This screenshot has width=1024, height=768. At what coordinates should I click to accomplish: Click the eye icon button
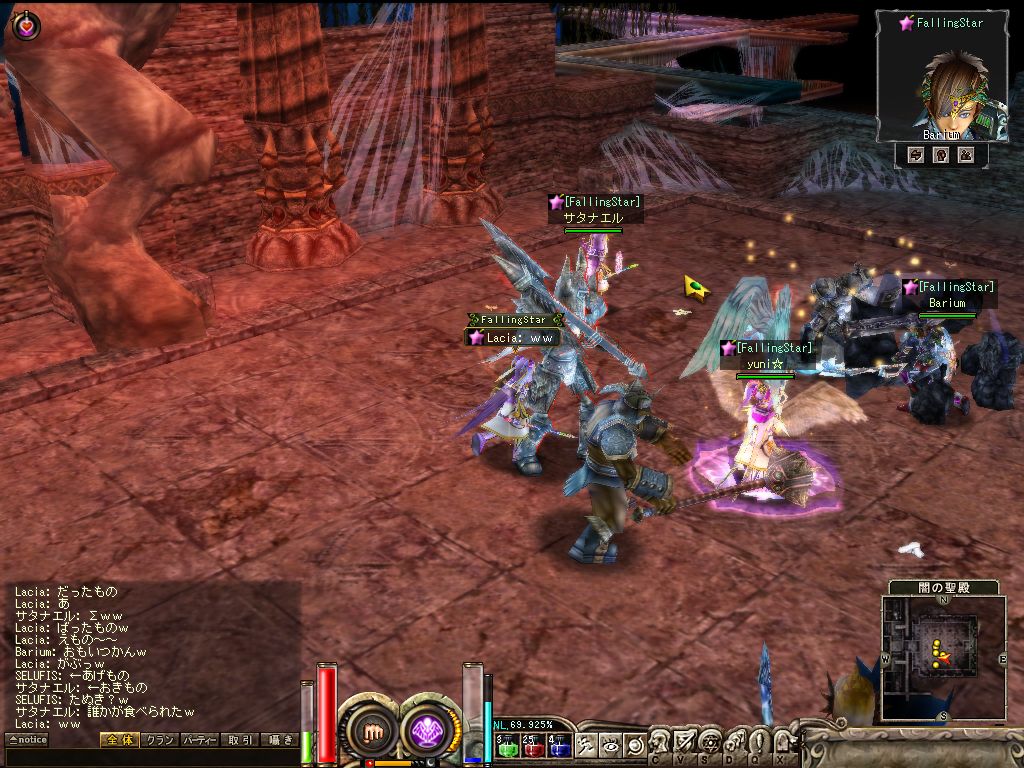click(609, 745)
